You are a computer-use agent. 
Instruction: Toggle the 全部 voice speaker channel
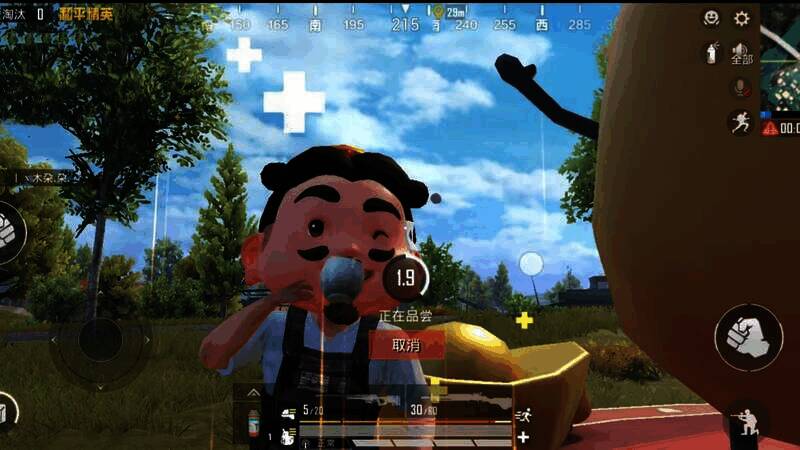click(741, 54)
